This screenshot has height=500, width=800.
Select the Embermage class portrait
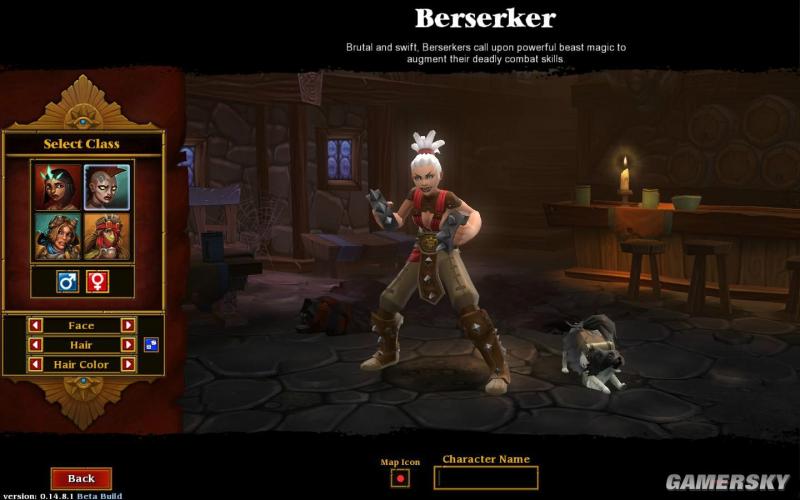tap(58, 187)
